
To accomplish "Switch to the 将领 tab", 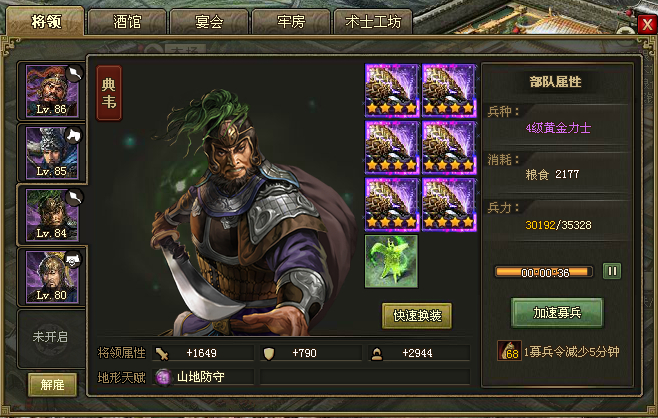I will [x=43, y=21].
